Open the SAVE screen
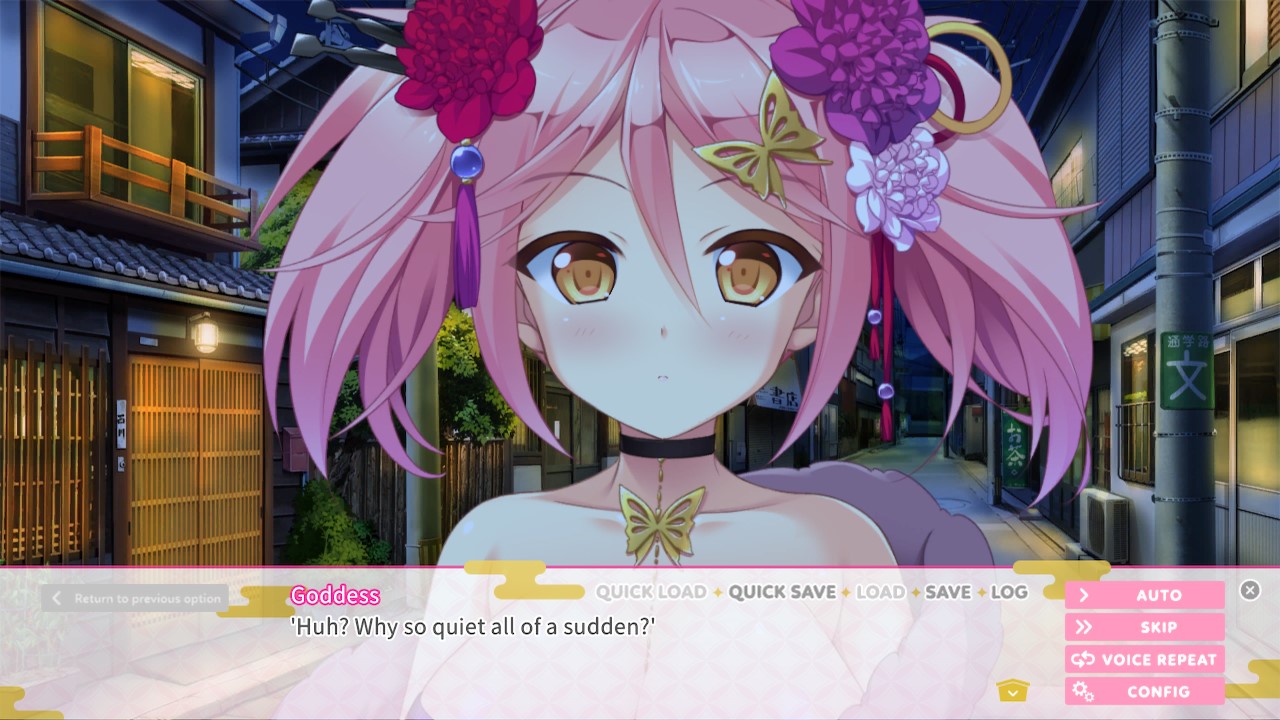The image size is (1280, 720). [949, 592]
